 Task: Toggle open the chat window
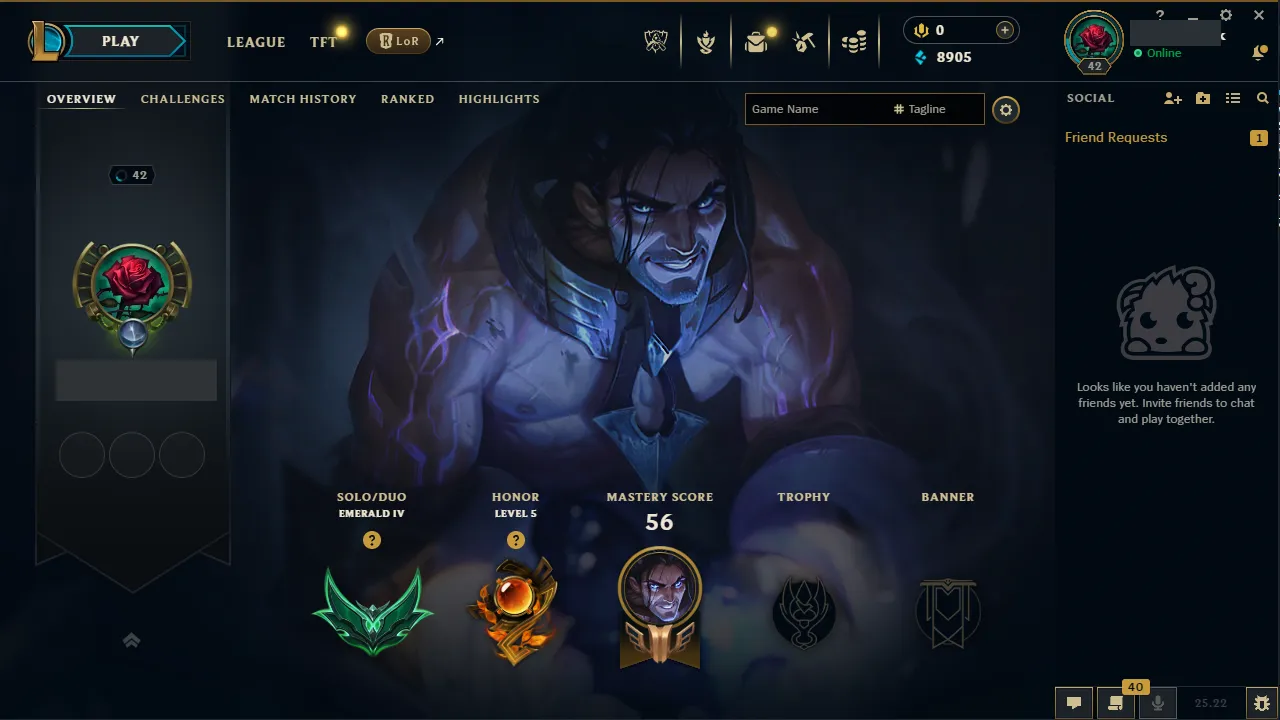click(1073, 702)
